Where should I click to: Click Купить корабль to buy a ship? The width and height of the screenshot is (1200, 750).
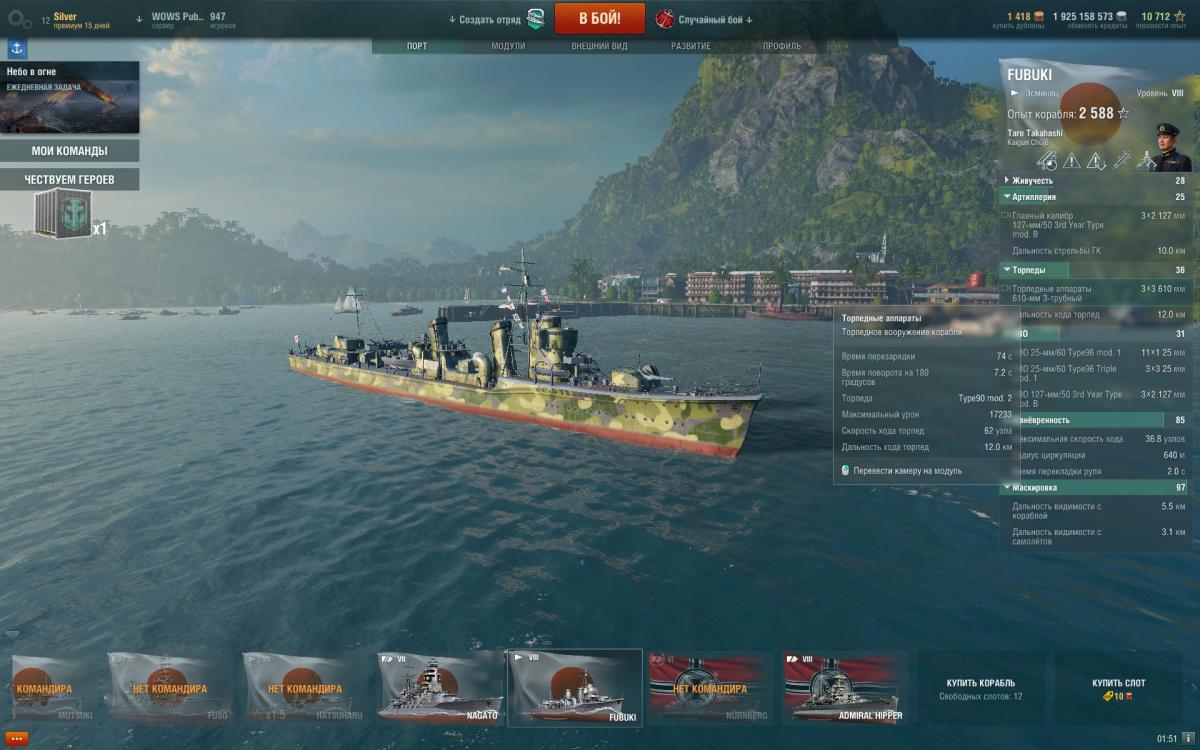(981, 688)
